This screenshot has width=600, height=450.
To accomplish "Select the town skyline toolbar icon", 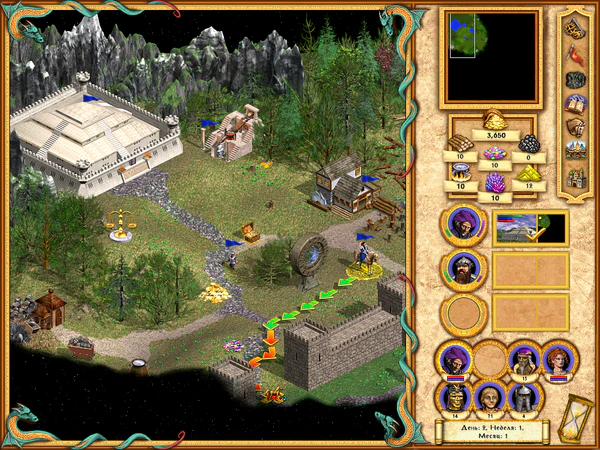I will pos(575,153).
